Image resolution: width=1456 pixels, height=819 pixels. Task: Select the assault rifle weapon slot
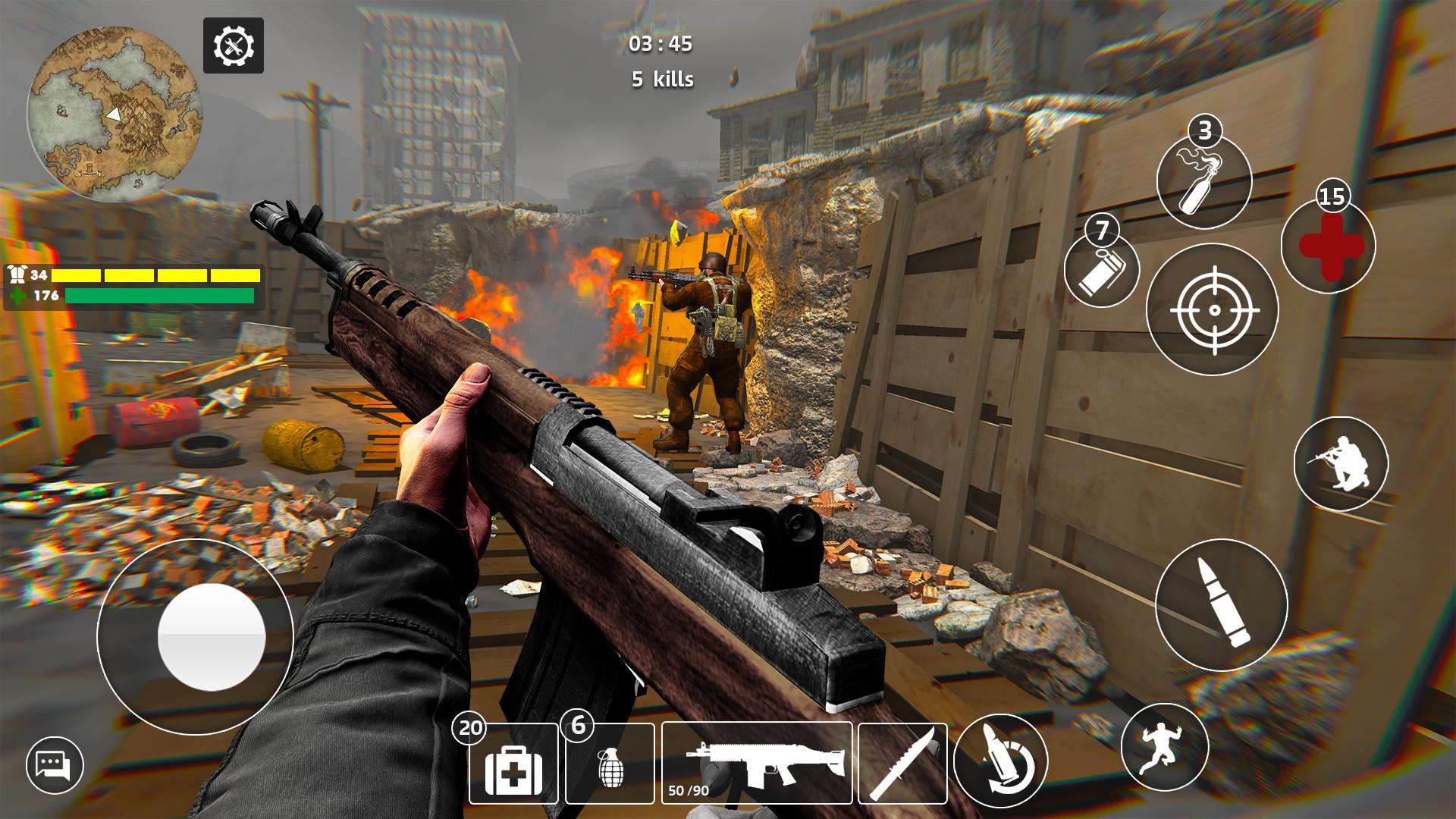tap(757, 763)
